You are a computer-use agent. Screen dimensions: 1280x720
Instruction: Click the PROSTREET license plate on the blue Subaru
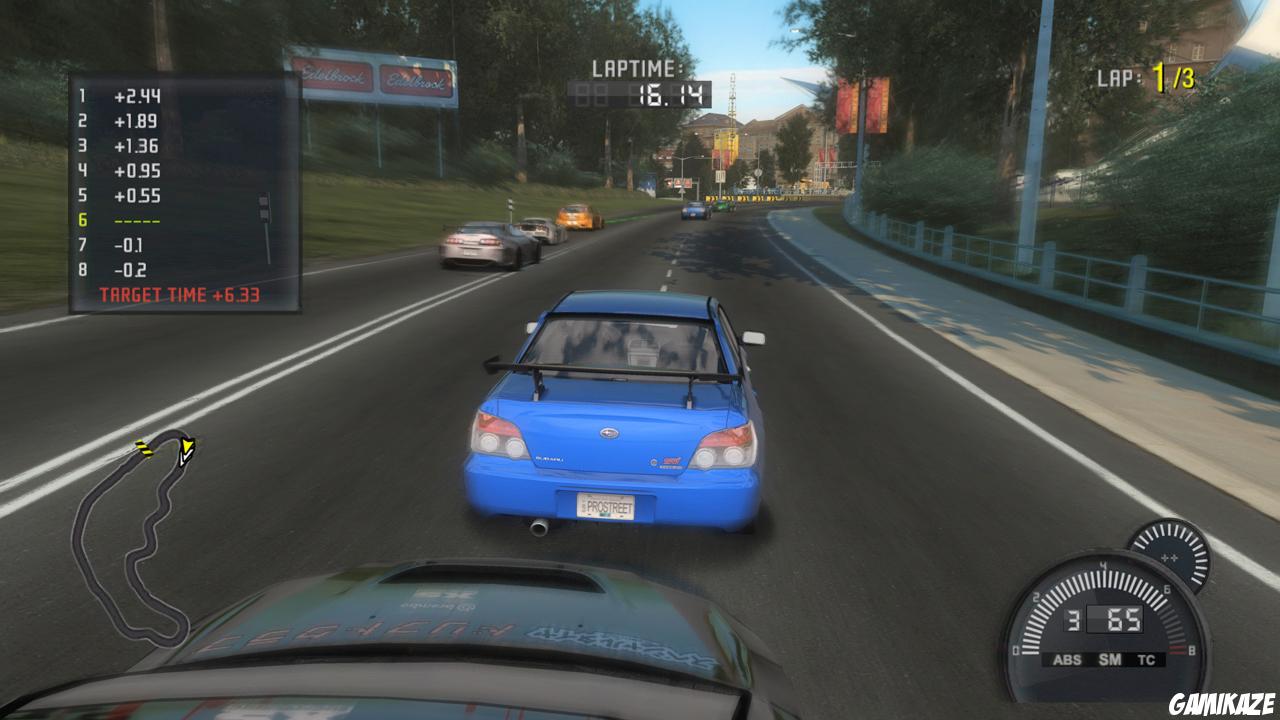pos(605,506)
